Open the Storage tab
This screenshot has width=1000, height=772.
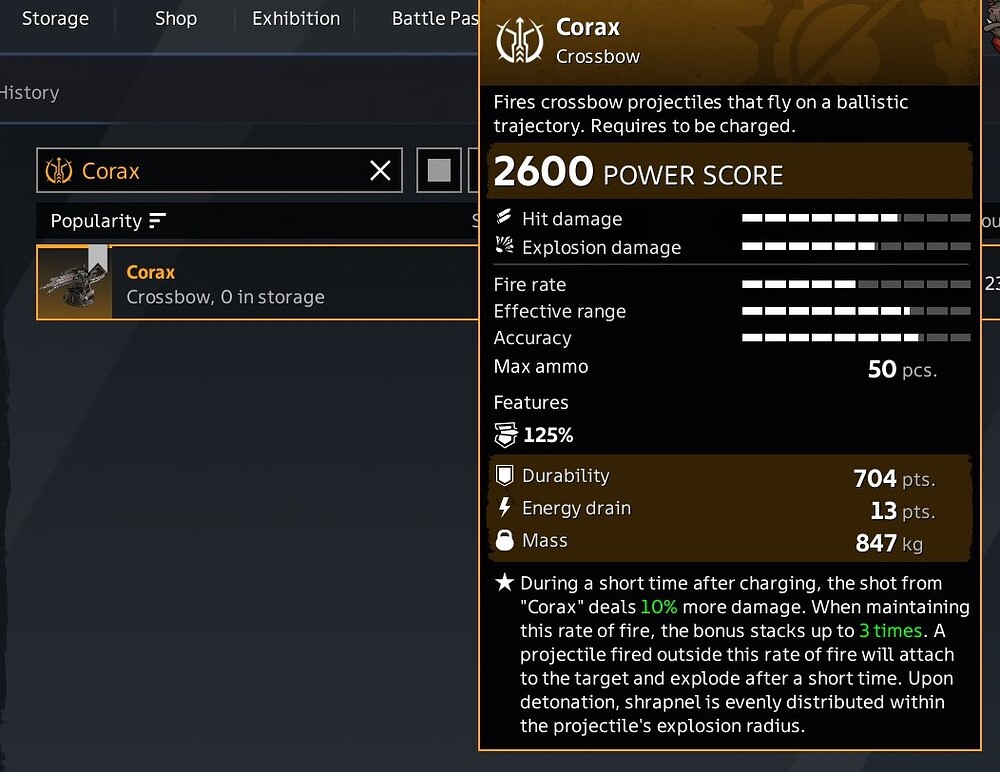coord(55,19)
